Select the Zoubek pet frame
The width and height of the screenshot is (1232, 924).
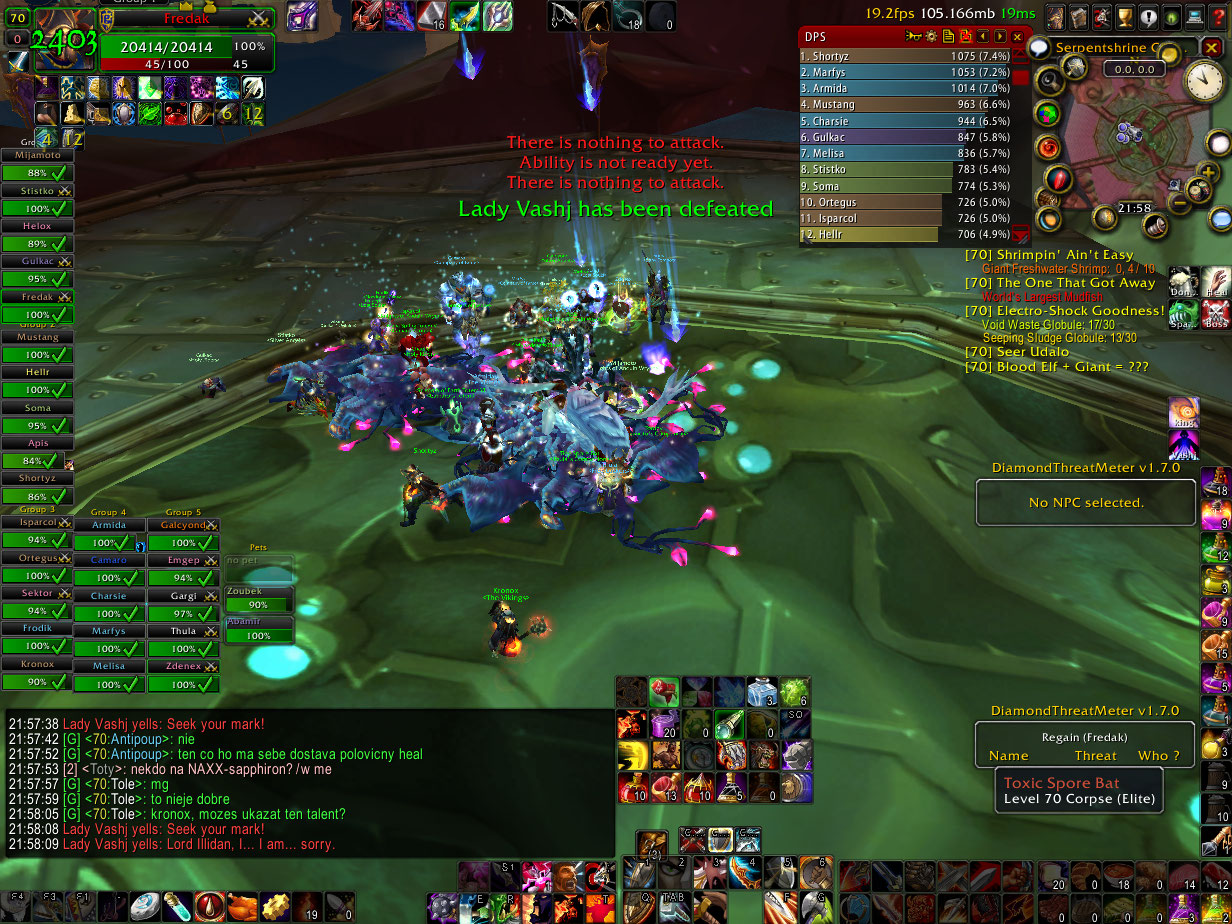click(x=258, y=591)
